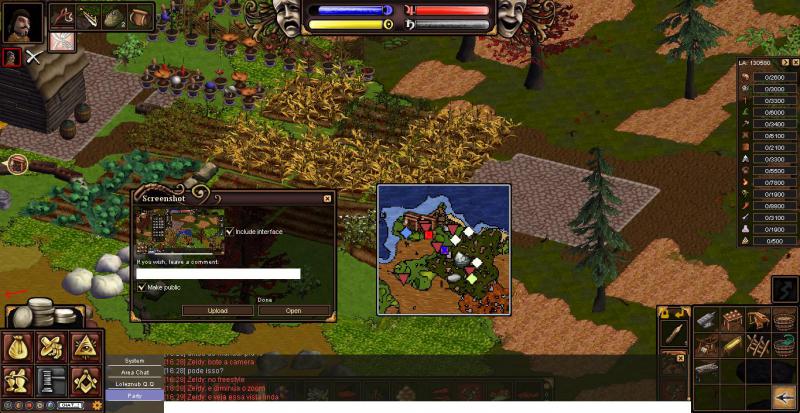800x413 pixels.
Task: Click the minimap
Action: tap(443, 249)
